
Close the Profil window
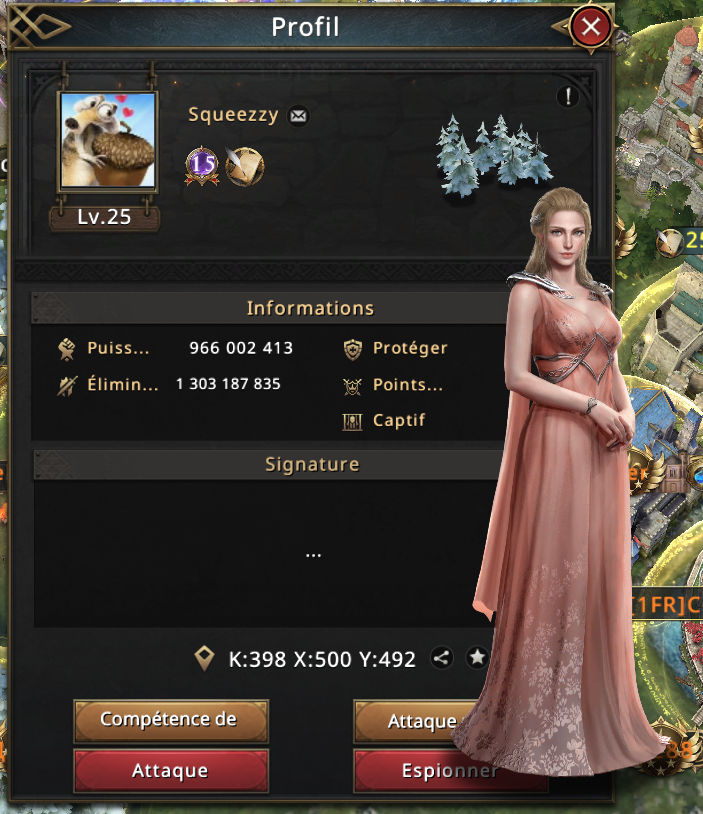[591, 27]
